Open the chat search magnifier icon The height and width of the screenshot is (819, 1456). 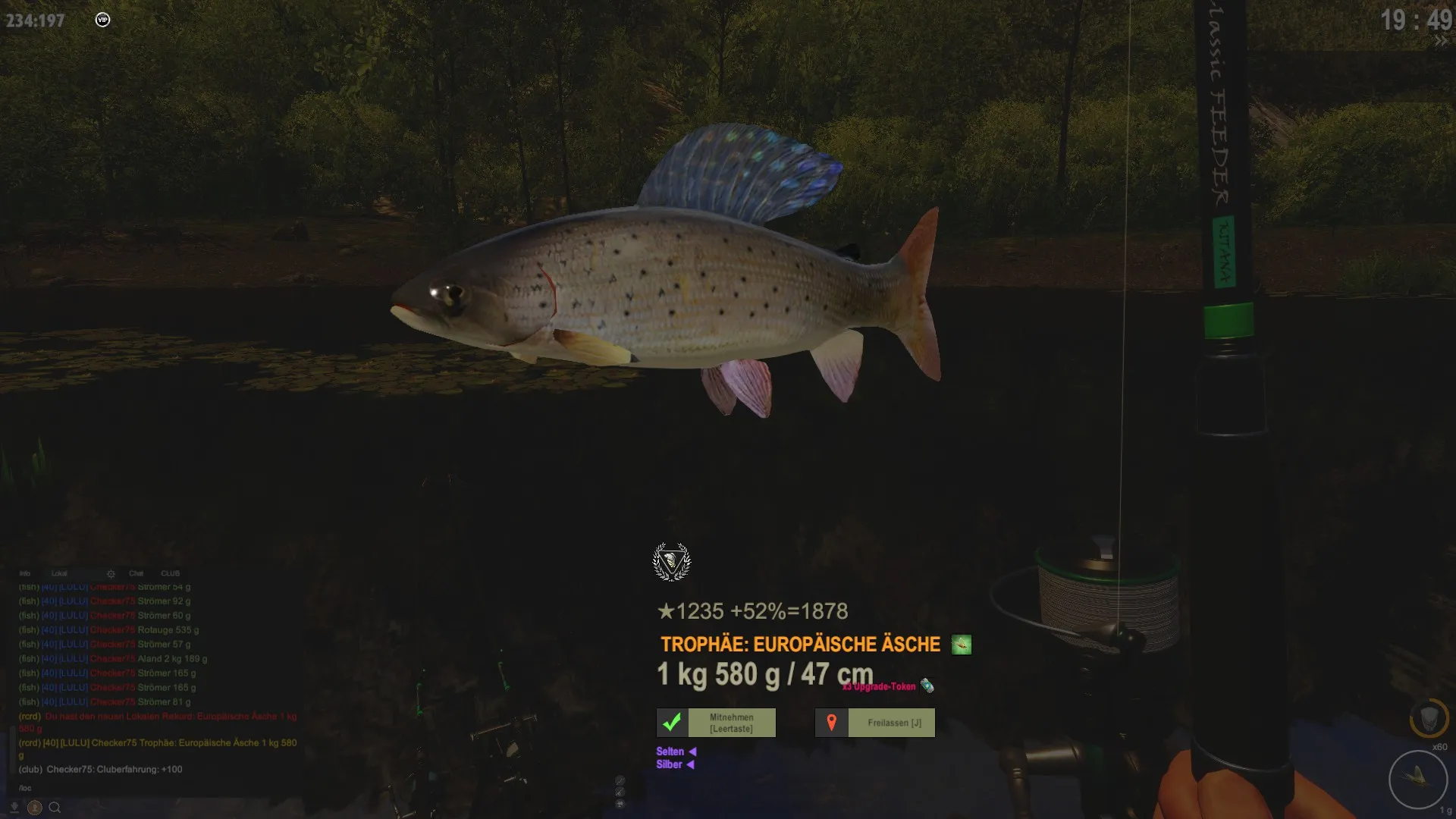[x=55, y=808]
